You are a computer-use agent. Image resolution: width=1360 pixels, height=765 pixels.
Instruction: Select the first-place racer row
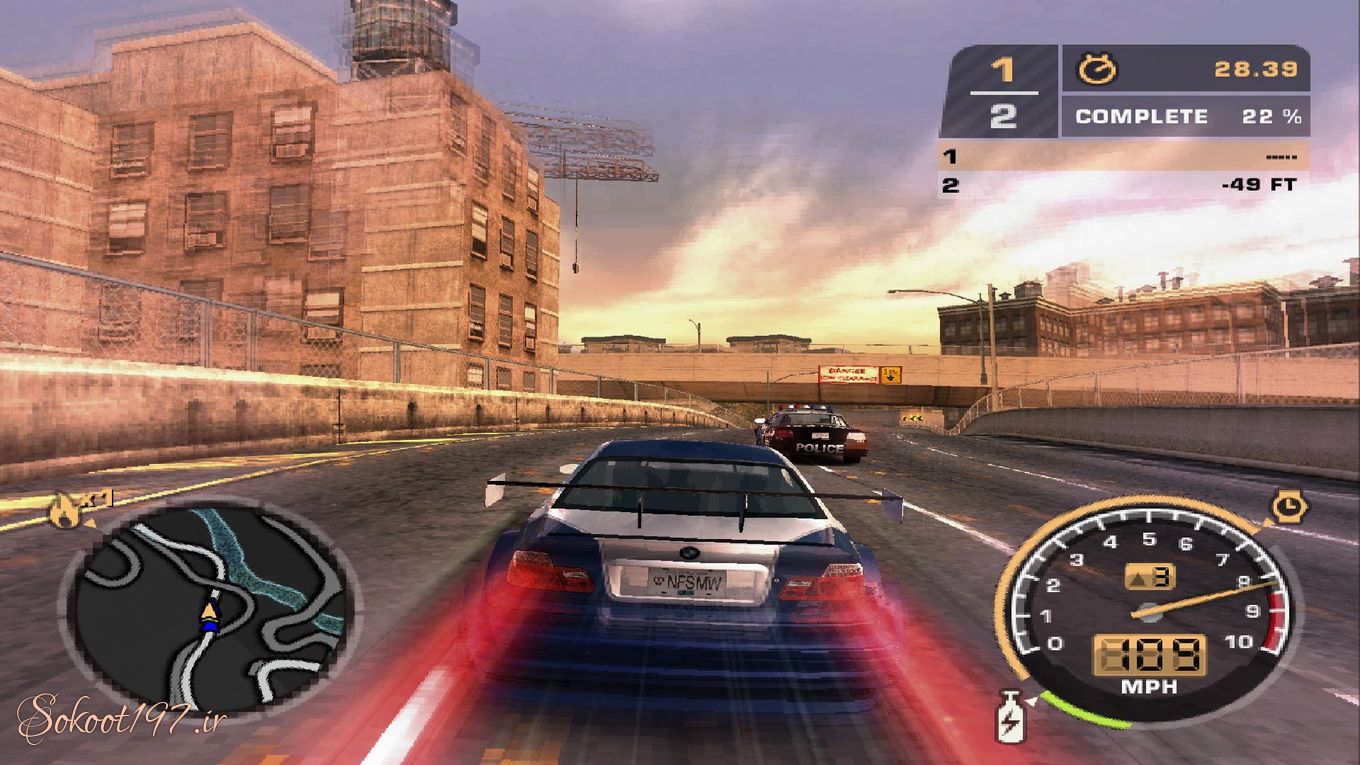pos(1123,156)
